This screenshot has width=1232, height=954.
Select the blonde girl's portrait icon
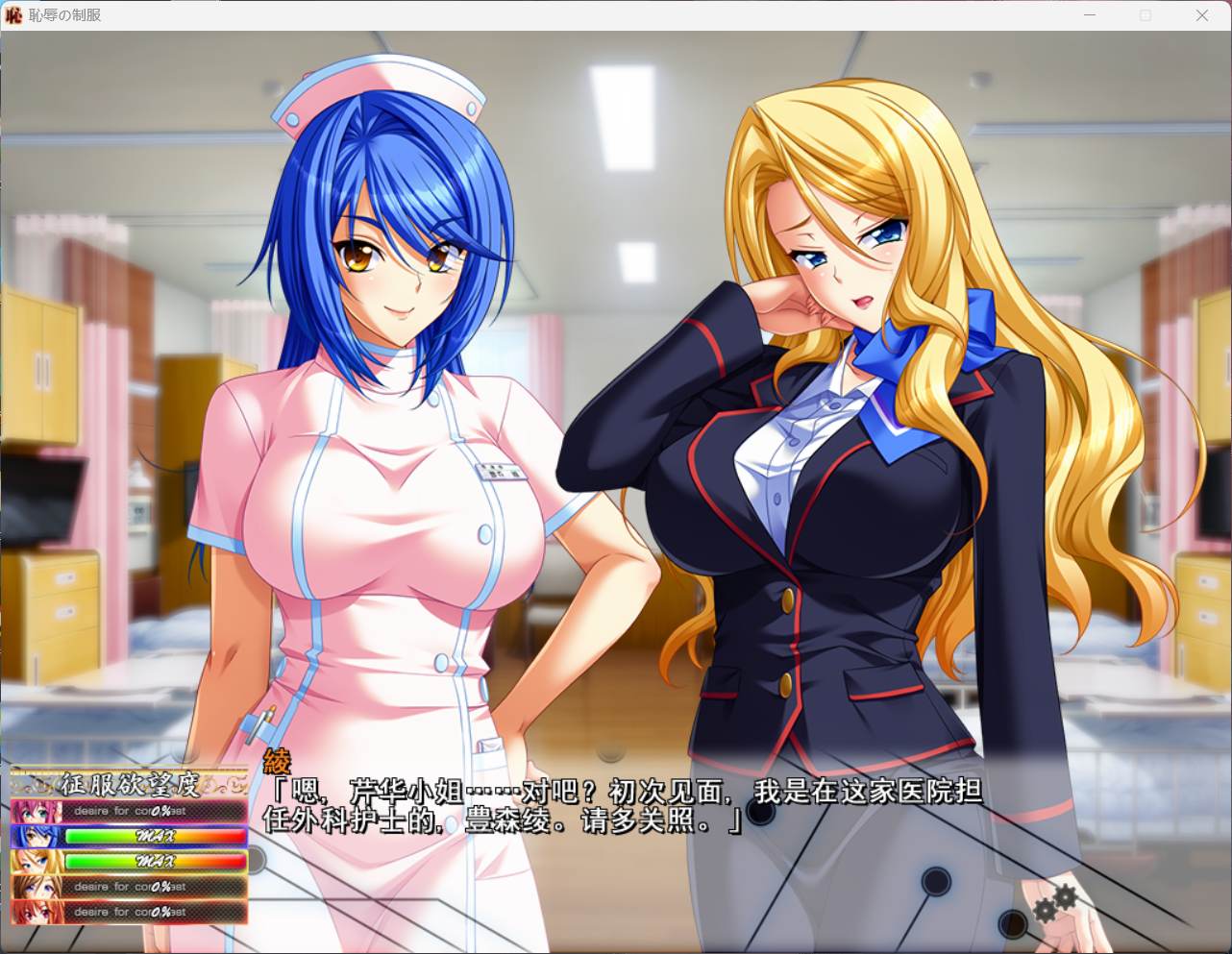coord(35,862)
